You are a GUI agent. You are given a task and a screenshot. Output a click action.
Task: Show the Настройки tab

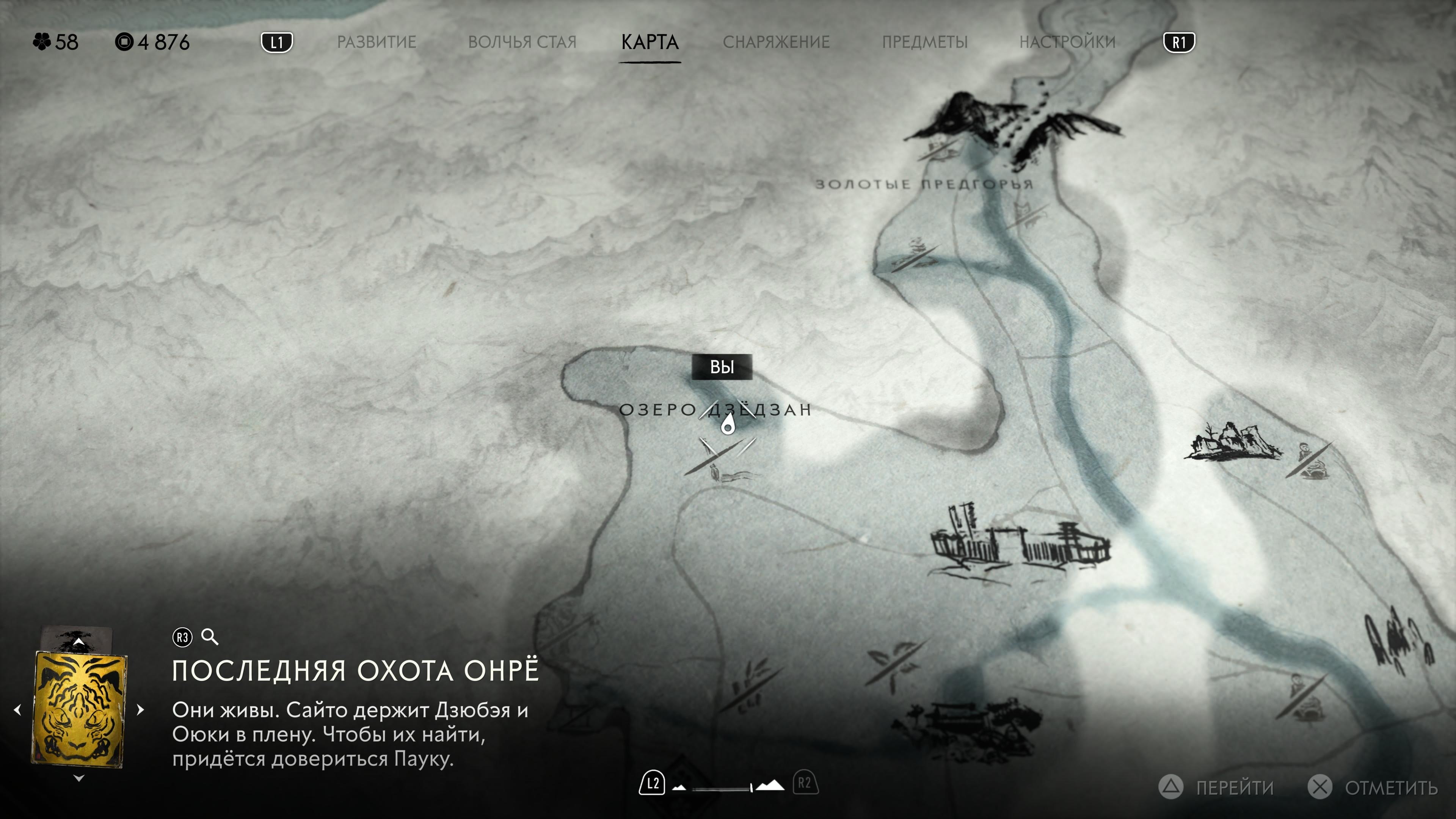[x=1067, y=42]
